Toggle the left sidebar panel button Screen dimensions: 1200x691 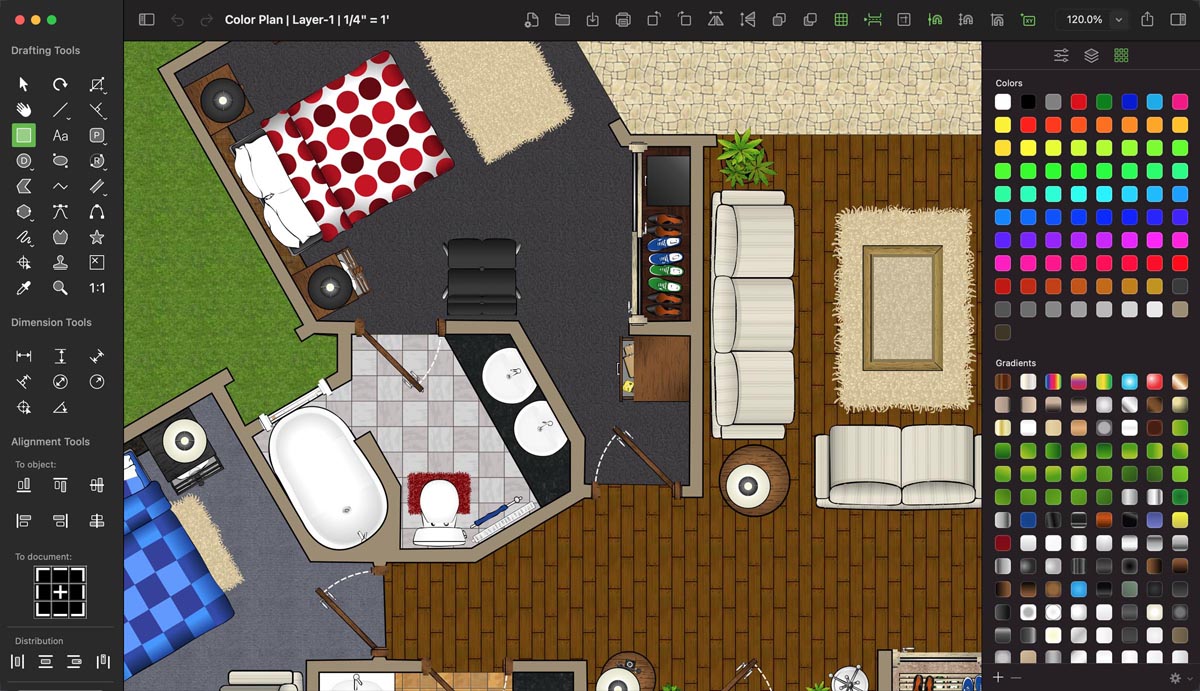point(147,20)
